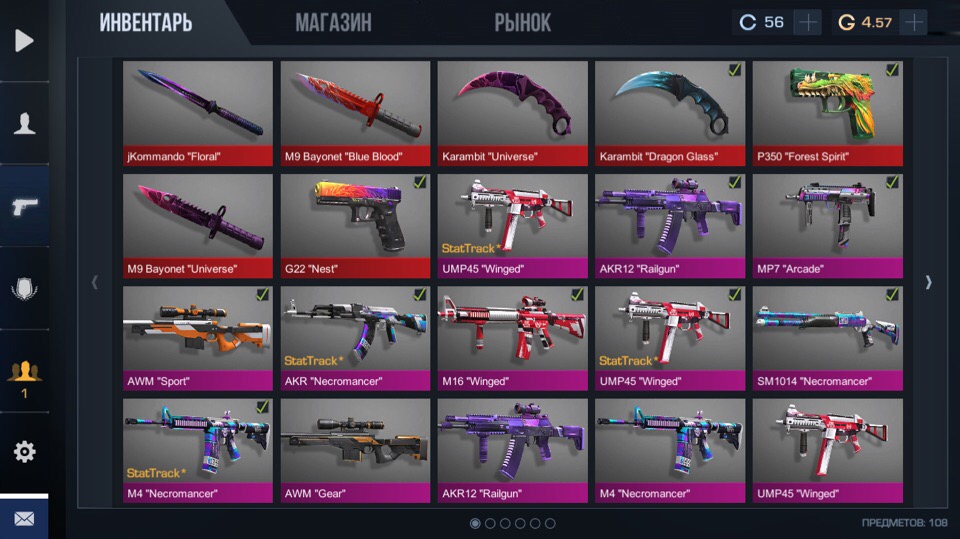
Task: Choose the AWM "Sport" sniper rifle
Action: coord(198,338)
